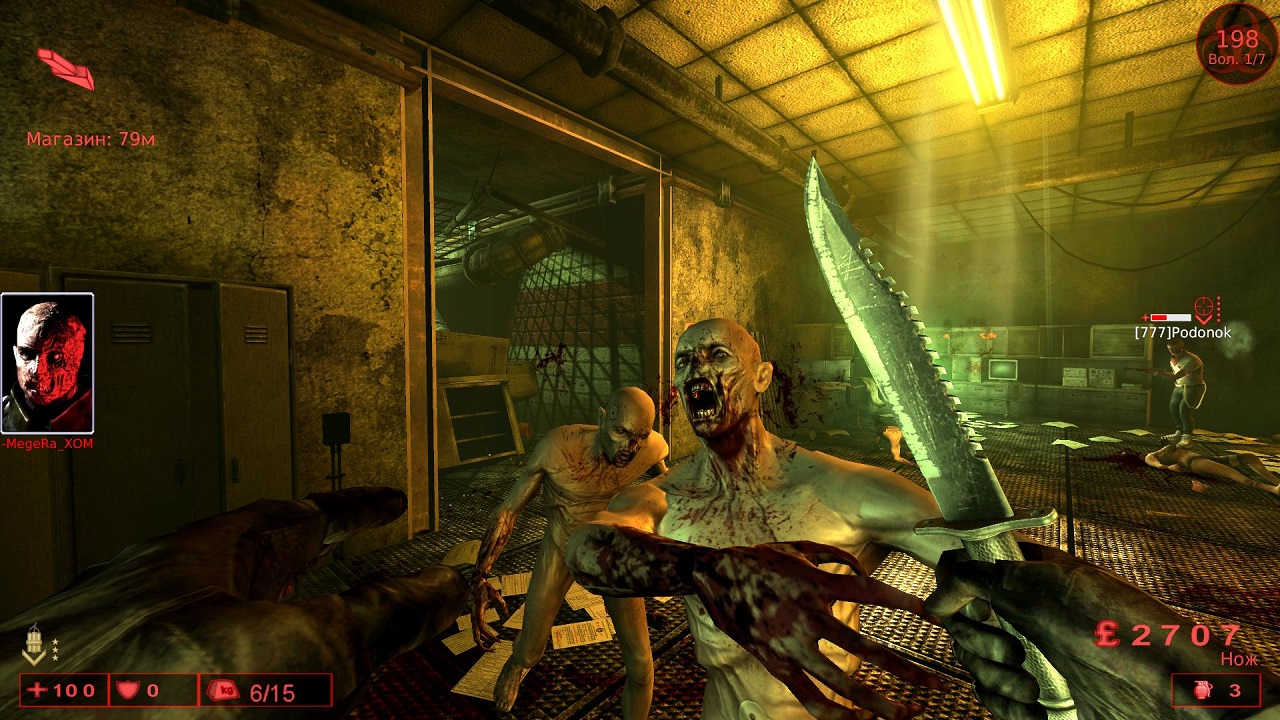The width and height of the screenshot is (1280, 720).
Task: Click the biohazard wave counter emblem
Action: [x=1237, y=43]
